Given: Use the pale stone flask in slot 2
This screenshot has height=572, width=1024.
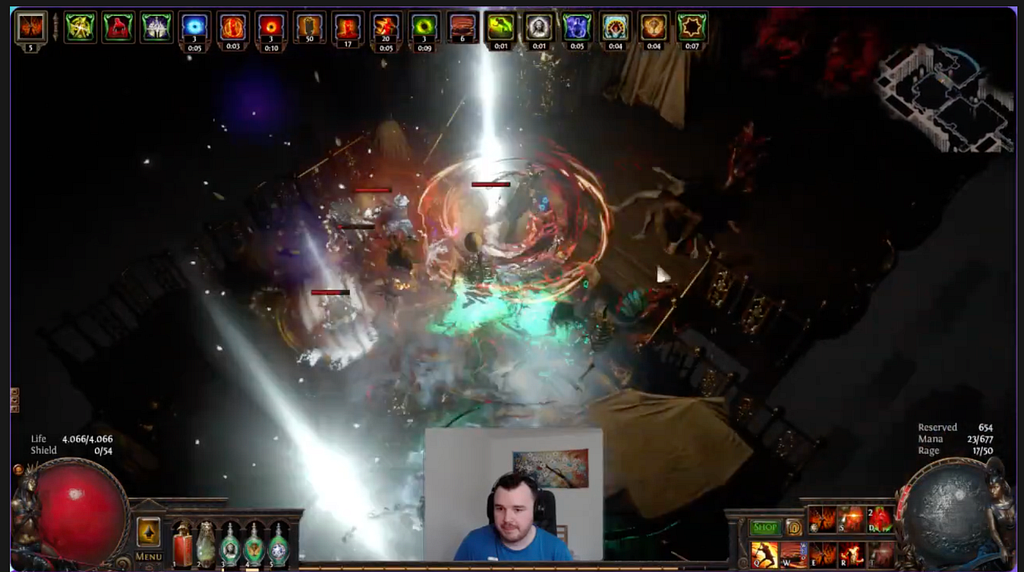Looking at the screenshot, I should tap(206, 546).
